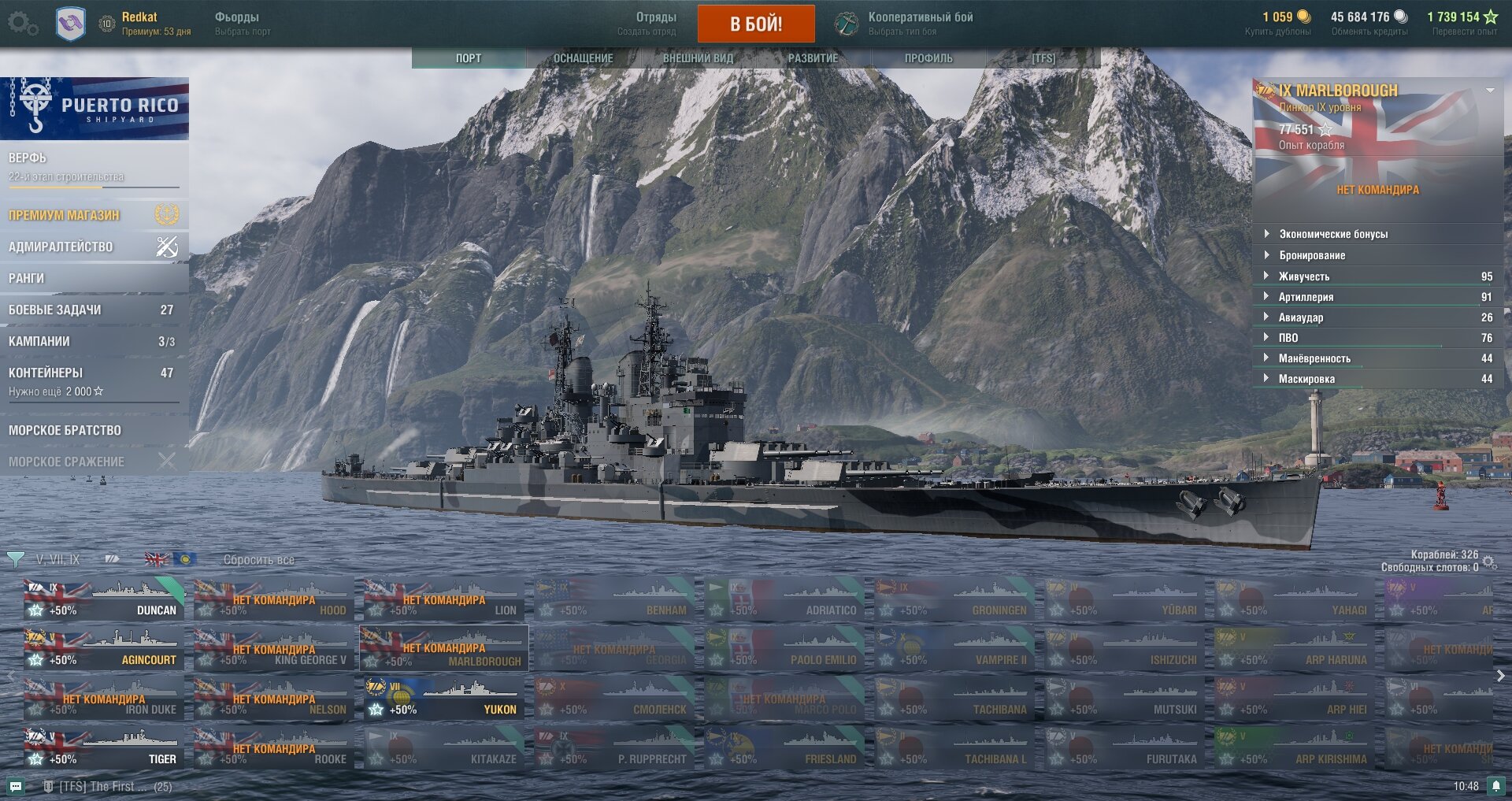Open the settings gear menu
This screenshot has height=801, width=1512.
[x=21, y=24]
